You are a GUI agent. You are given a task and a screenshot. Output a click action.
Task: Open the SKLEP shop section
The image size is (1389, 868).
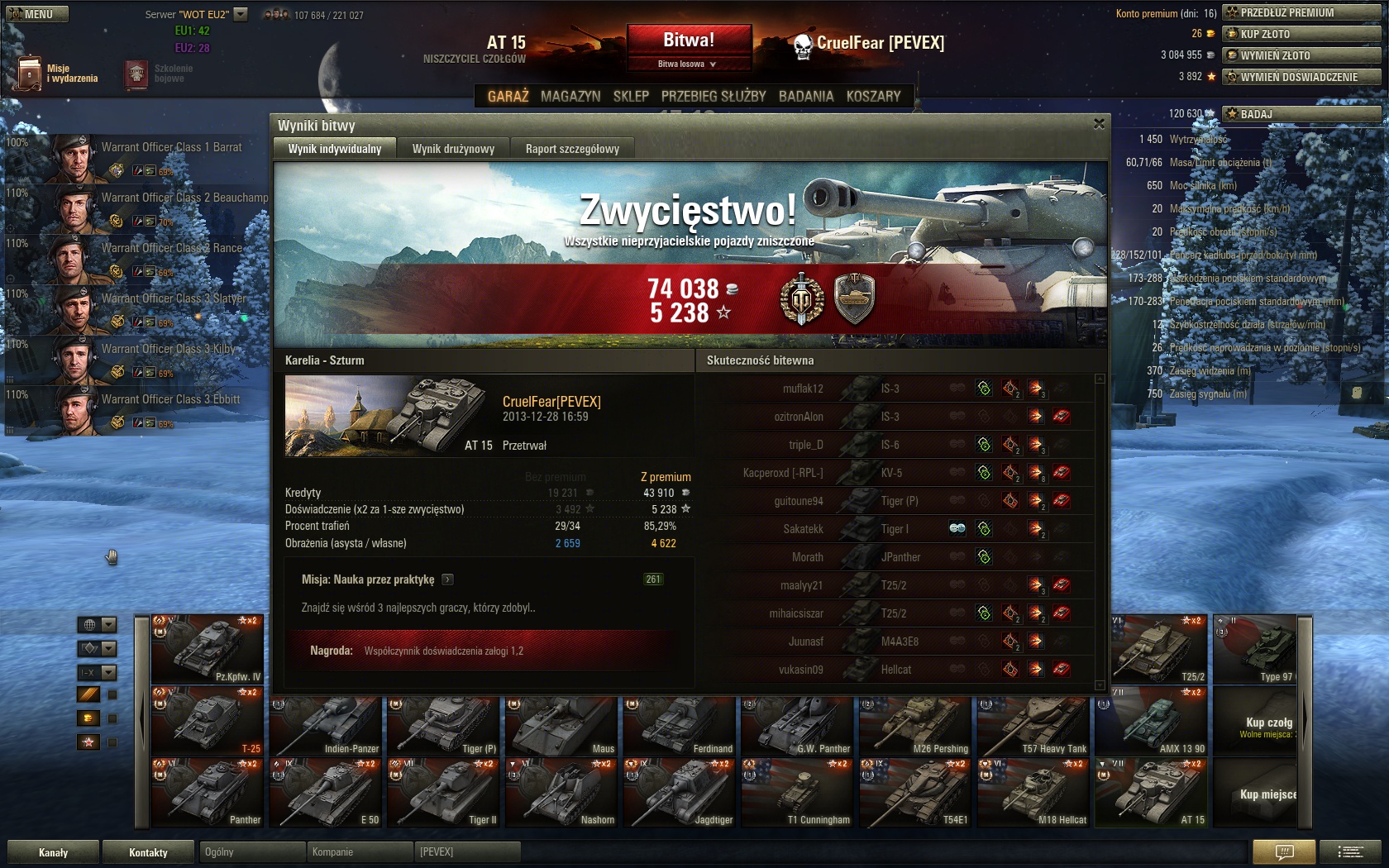point(631,96)
